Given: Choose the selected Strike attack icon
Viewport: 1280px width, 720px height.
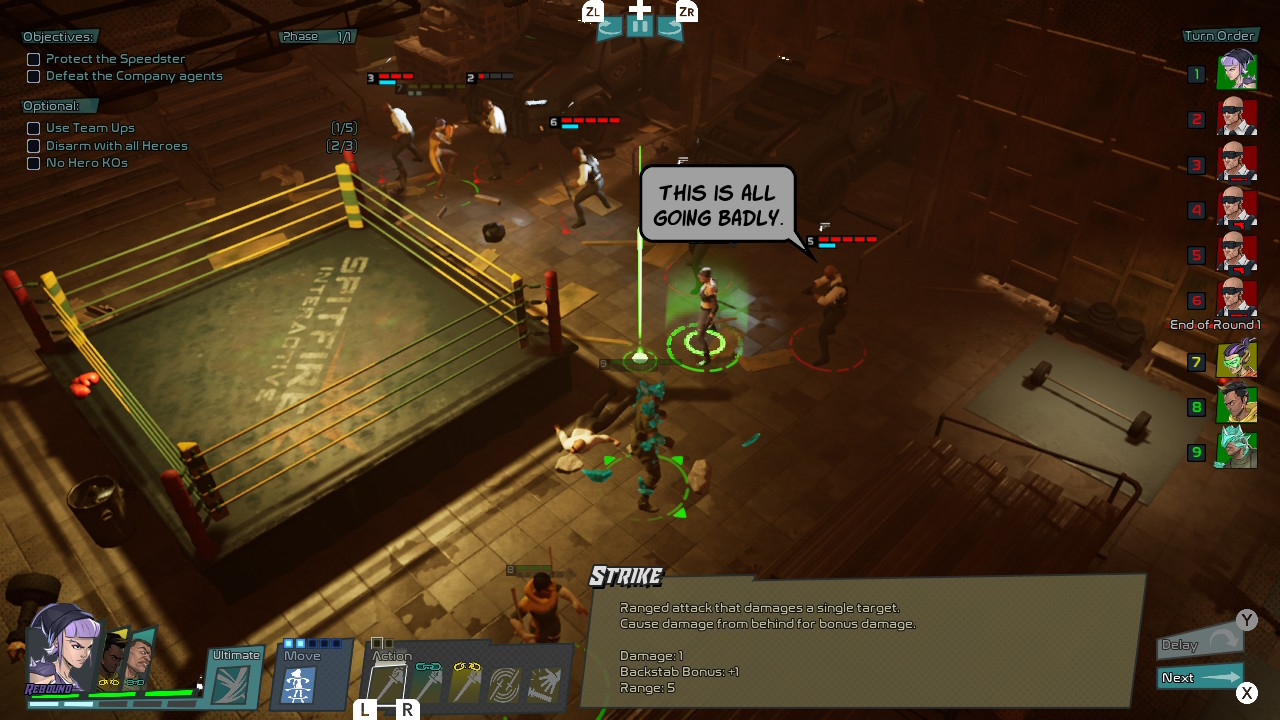Looking at the screenshot, I should [x=387, y=685].
